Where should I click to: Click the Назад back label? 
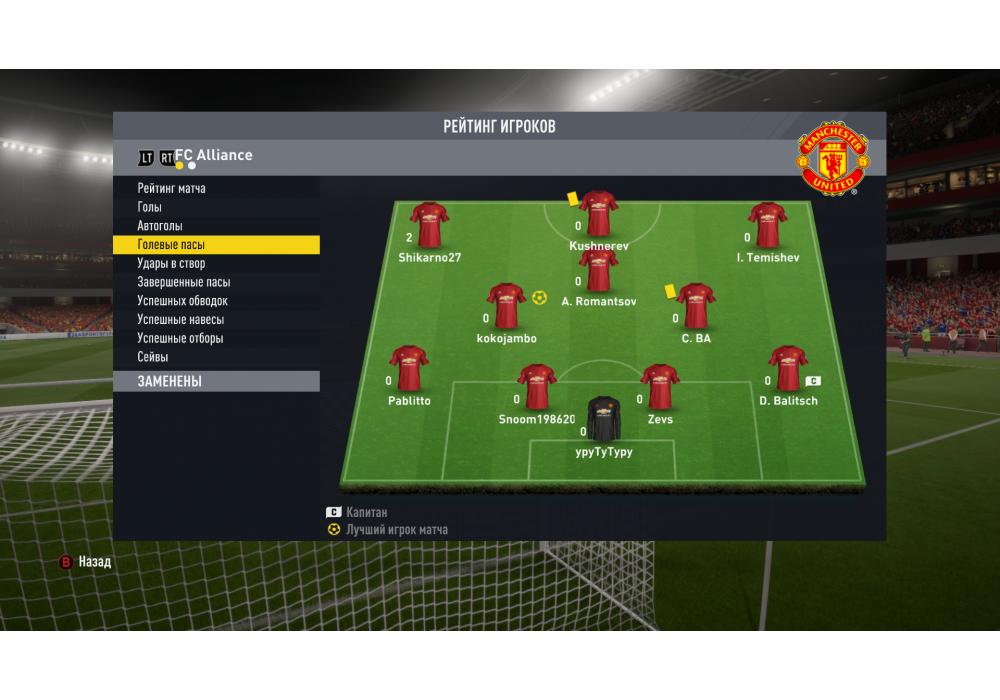tap(95, 562)
